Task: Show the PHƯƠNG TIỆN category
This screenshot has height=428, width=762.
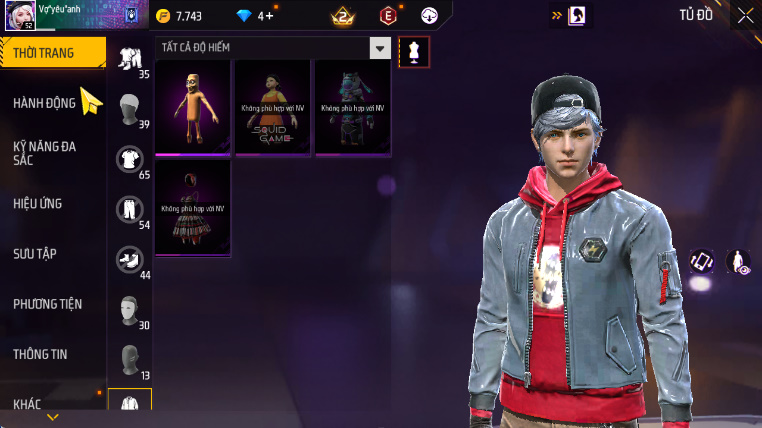Action: coord(48,304)
